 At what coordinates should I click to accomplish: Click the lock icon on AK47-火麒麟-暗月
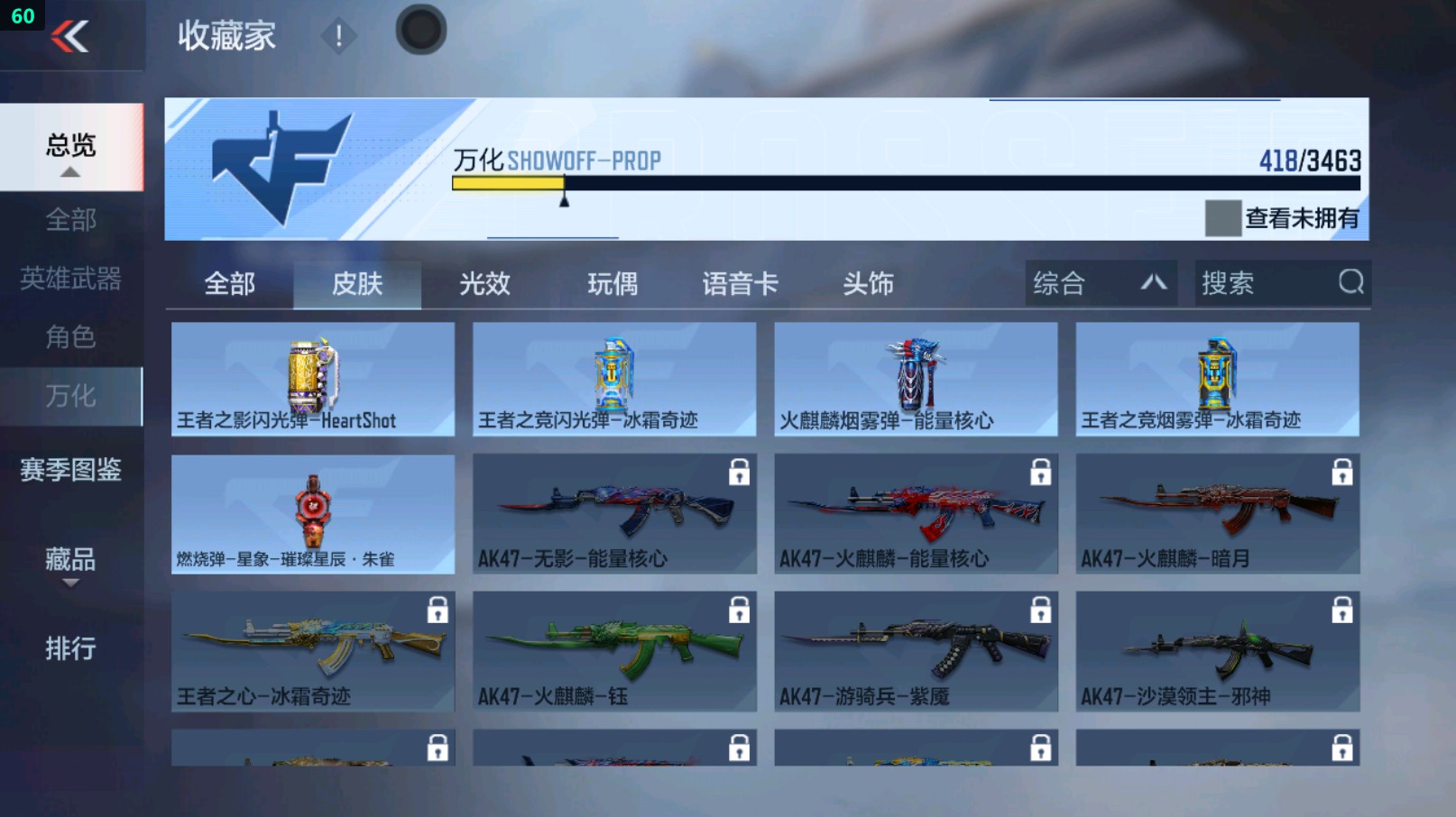coord(1342,469)
